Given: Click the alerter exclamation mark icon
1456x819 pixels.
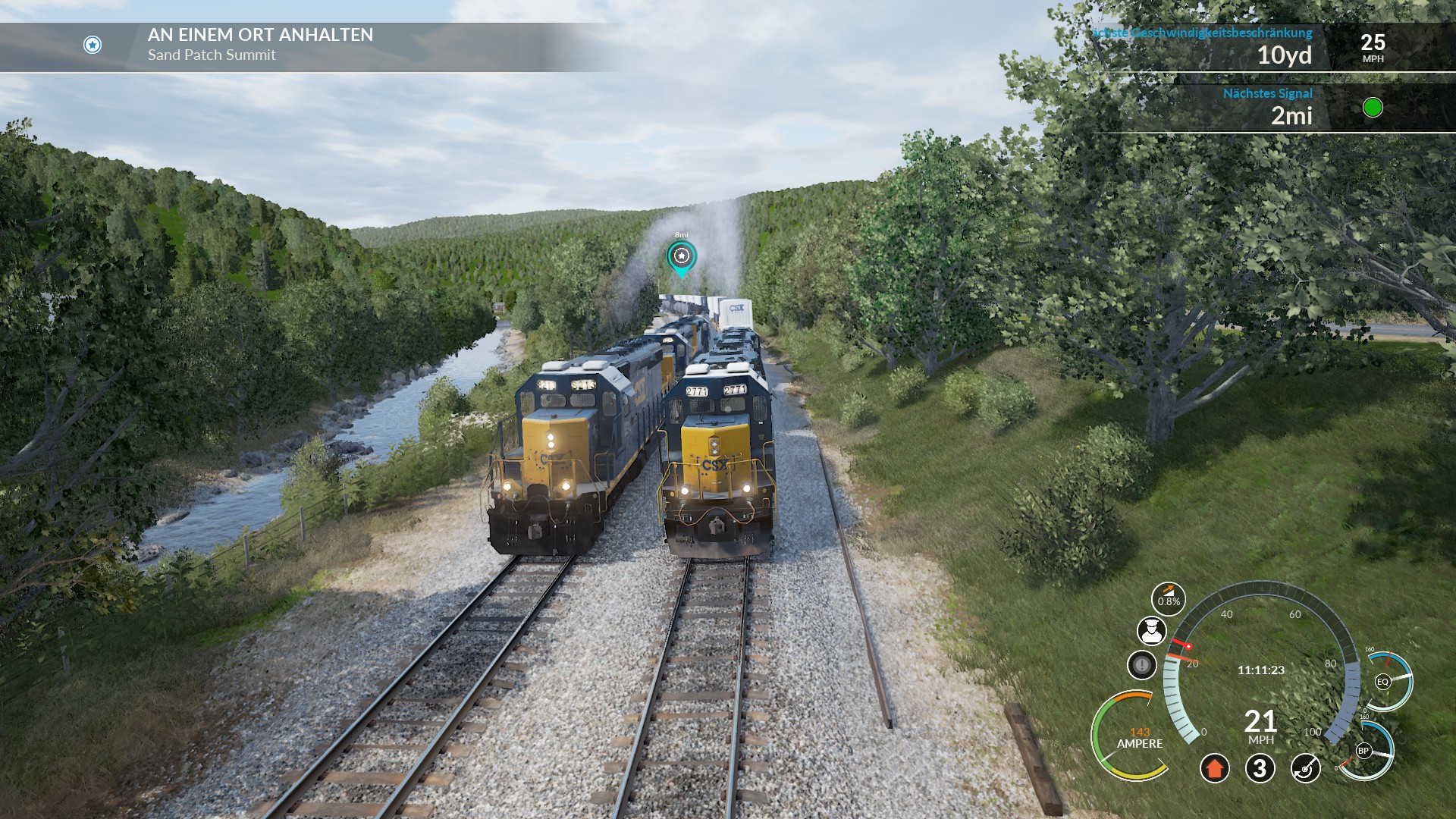Looking at the screenshot, I should [1141, 665].
